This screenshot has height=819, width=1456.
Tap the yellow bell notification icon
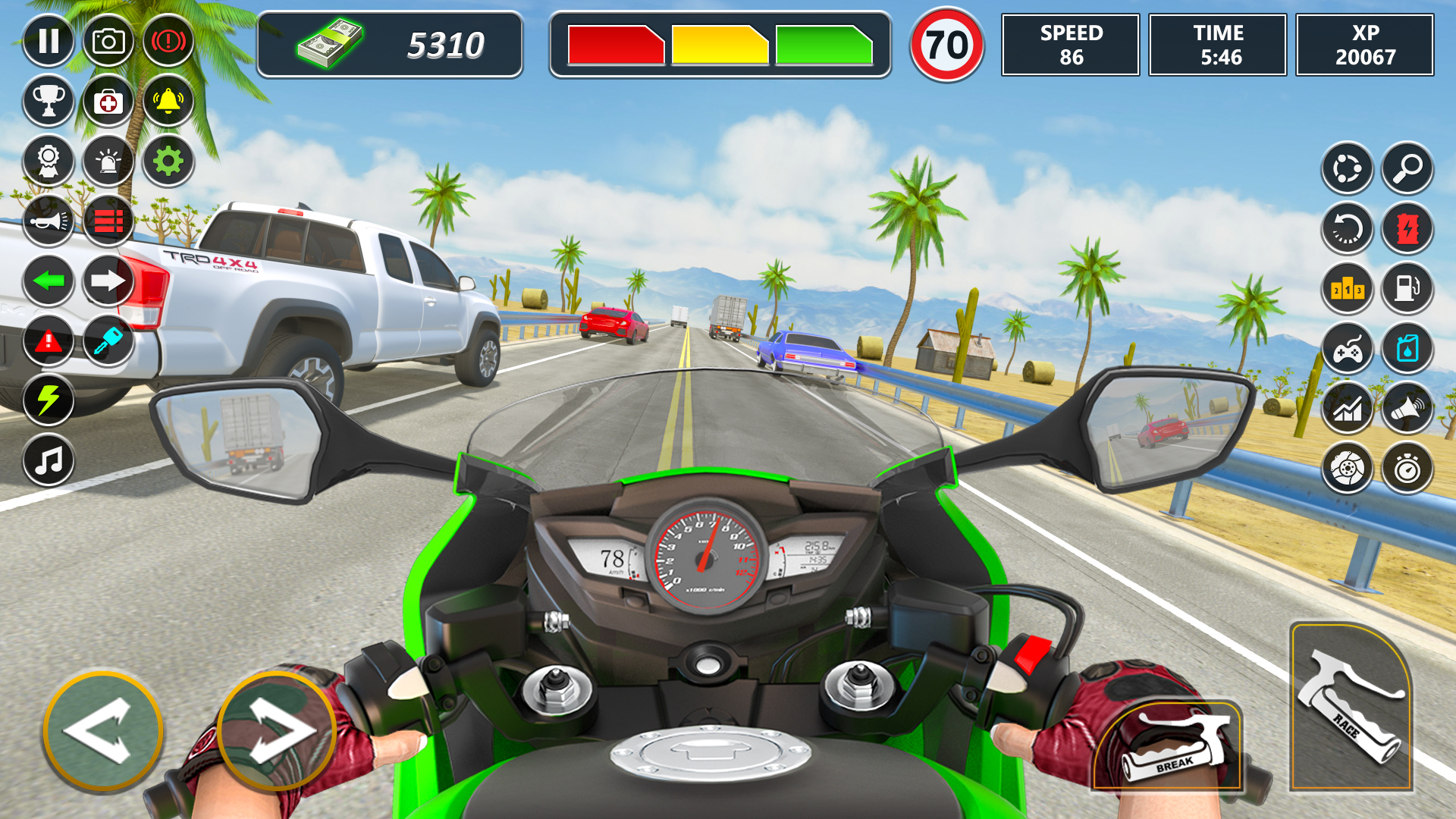tap(168, 101)
